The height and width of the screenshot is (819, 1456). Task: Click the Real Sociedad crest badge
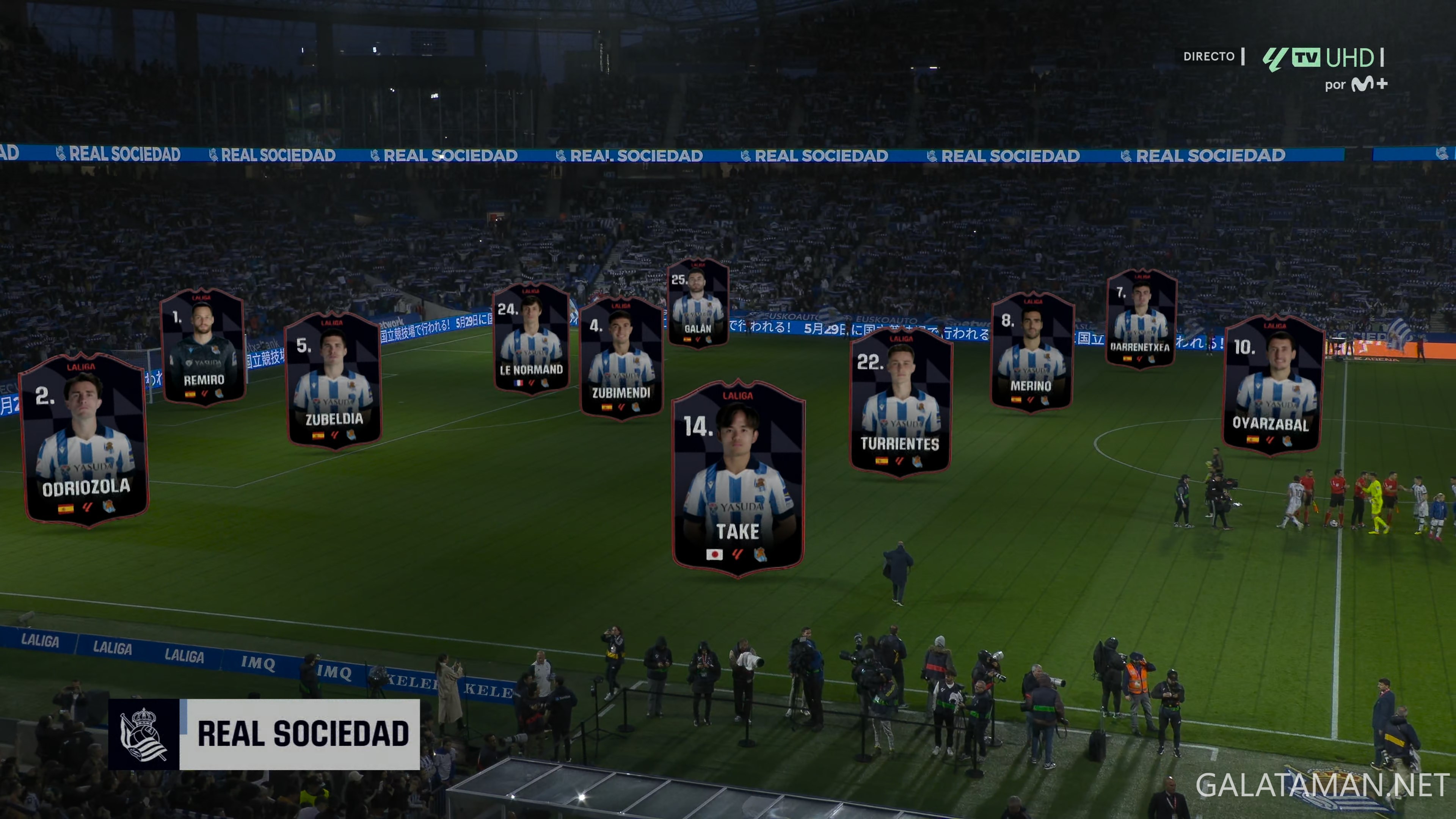click(x=144, y=734)
